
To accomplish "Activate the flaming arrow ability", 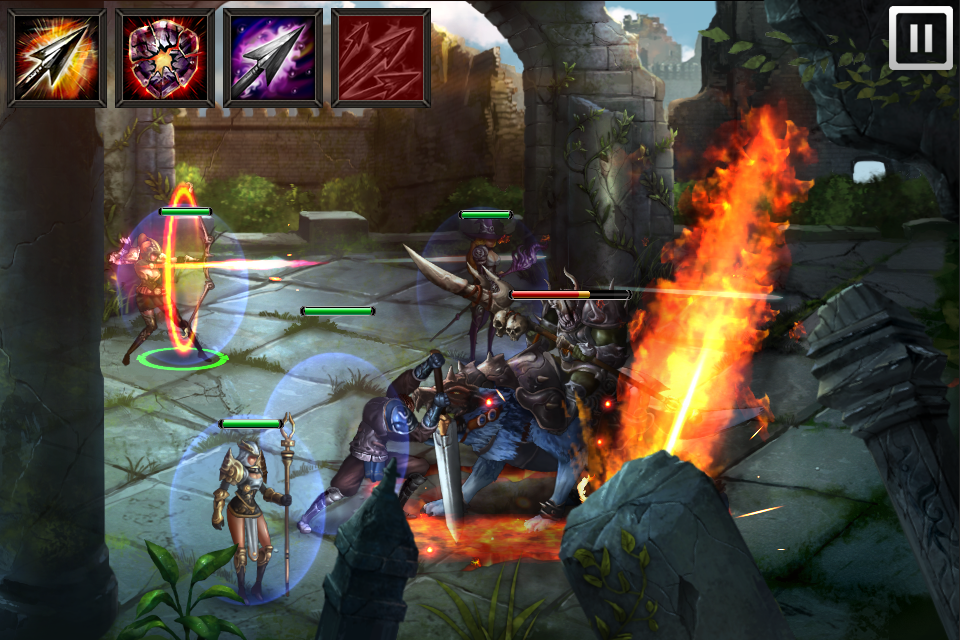I will tap(57, 58).
